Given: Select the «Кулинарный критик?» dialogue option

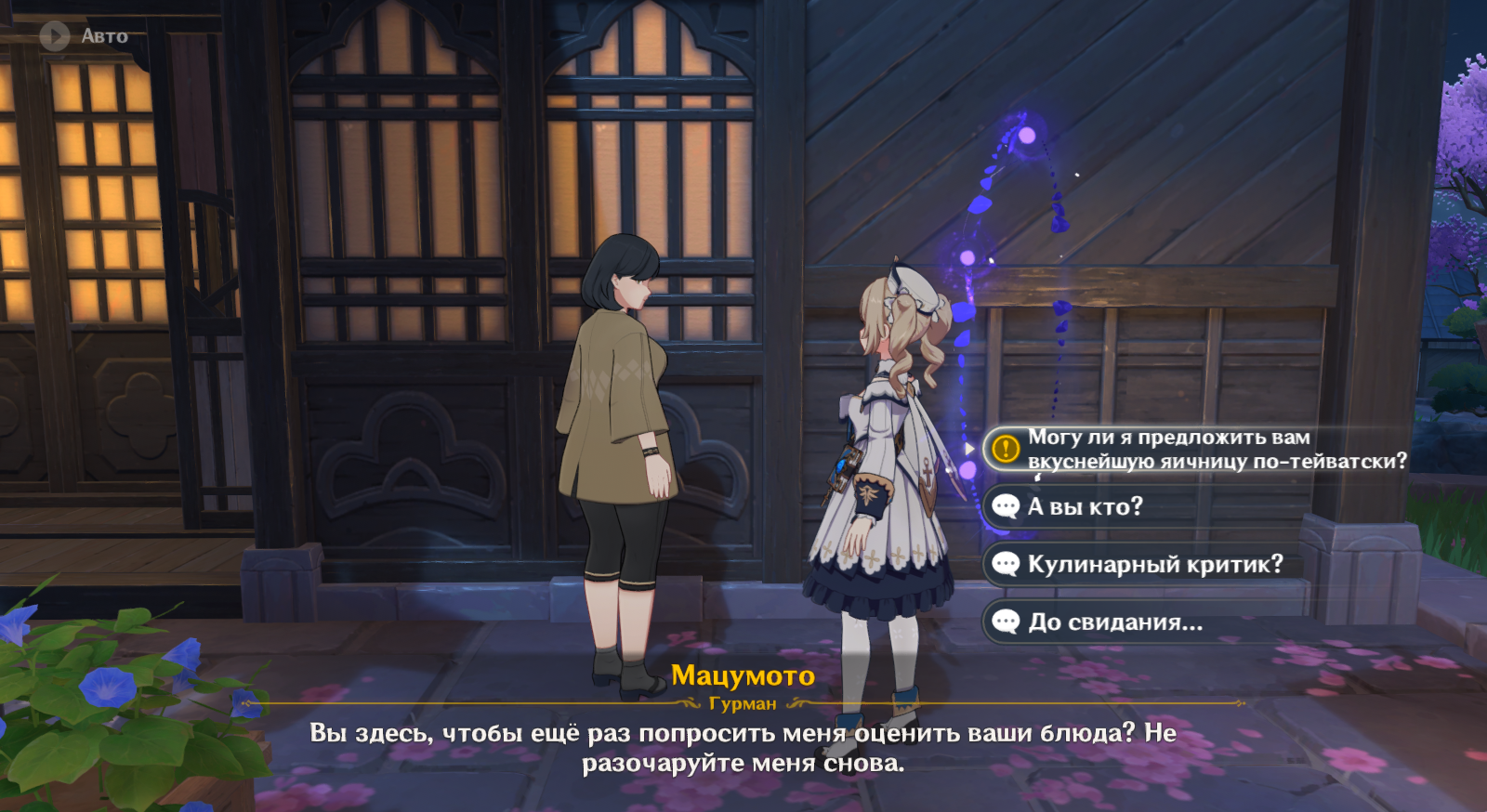Looking at the screenshot, I should [x=1154, y=564].
